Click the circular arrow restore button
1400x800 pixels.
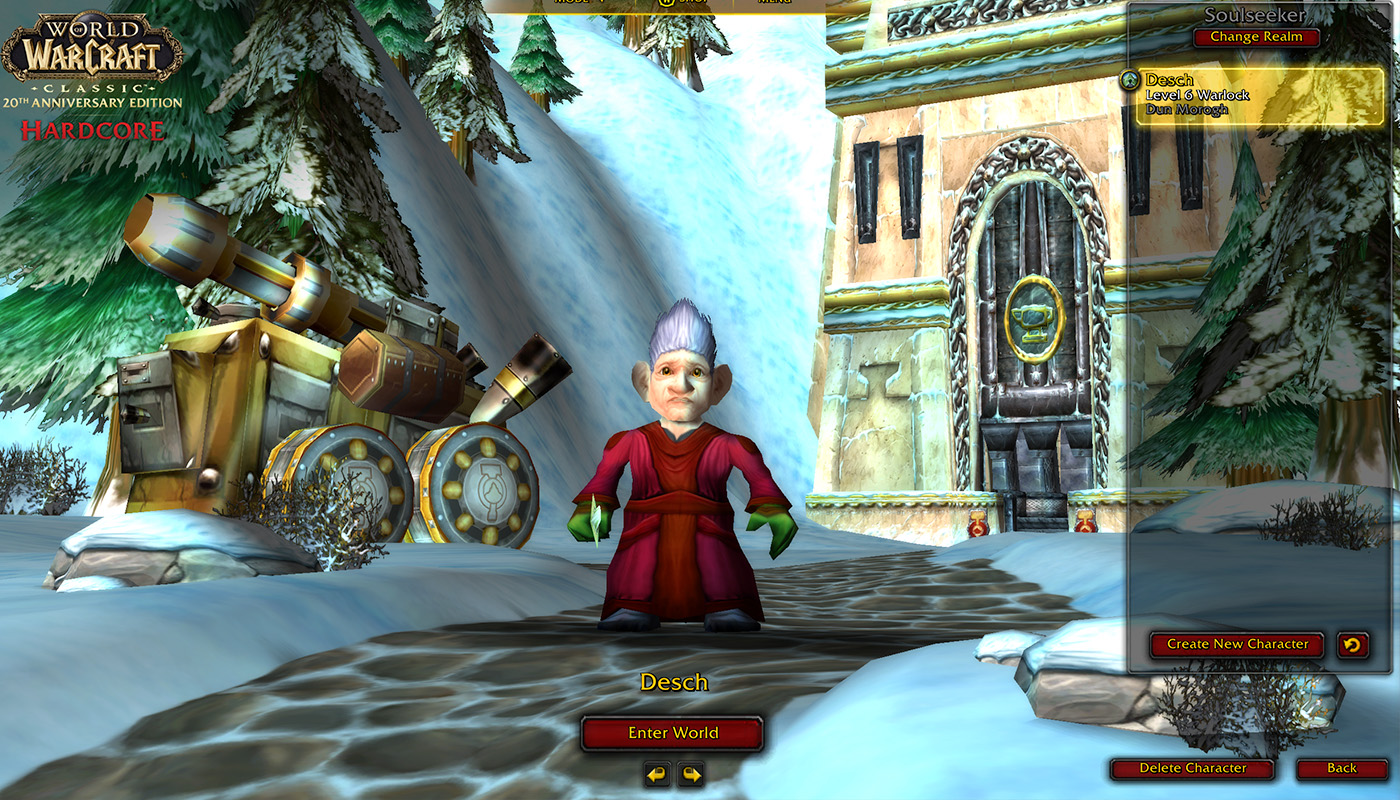(x=1352, y=644)
